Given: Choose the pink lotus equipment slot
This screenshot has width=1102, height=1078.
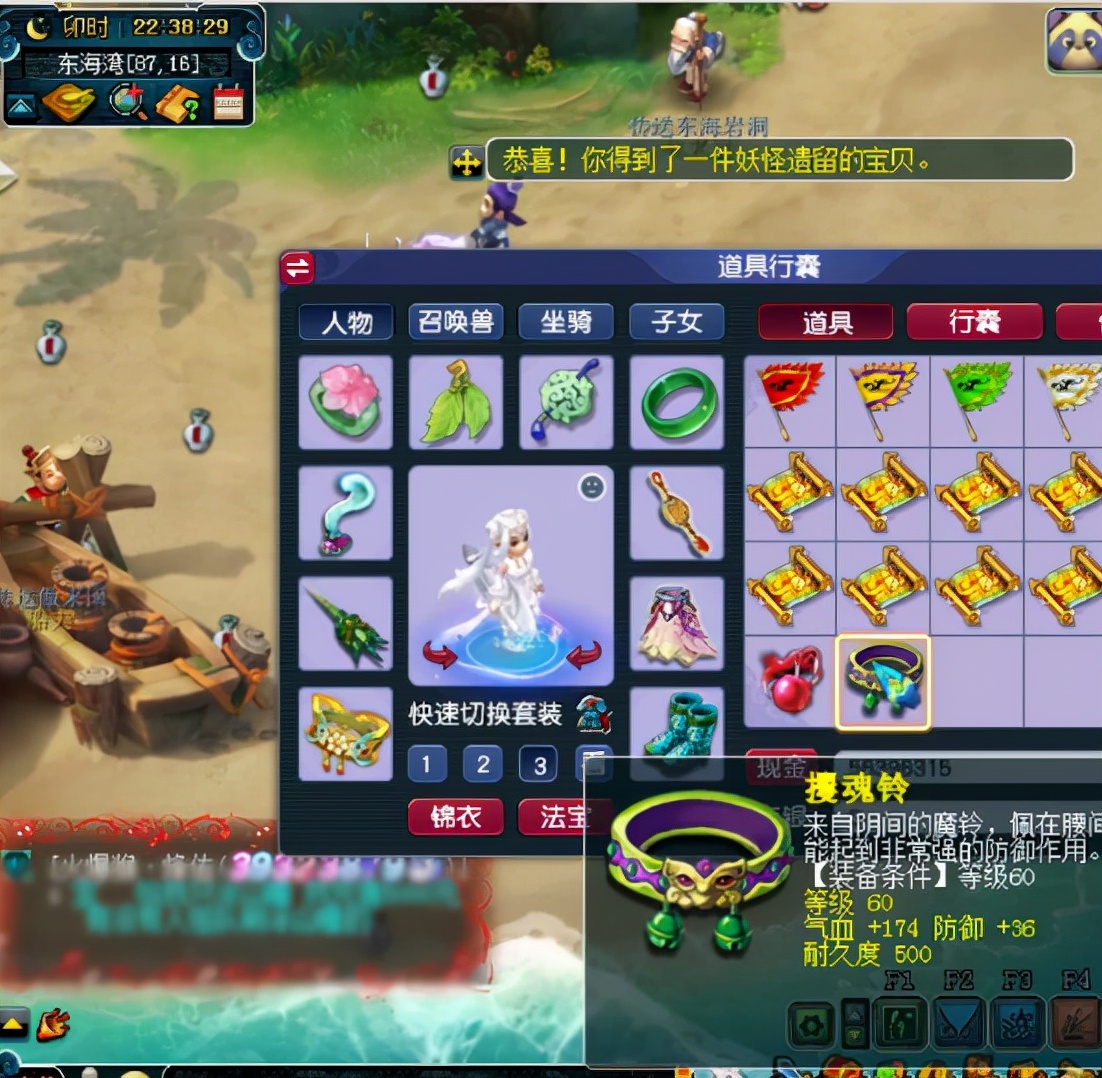Looking at the screenshot, I should point(346,402).
